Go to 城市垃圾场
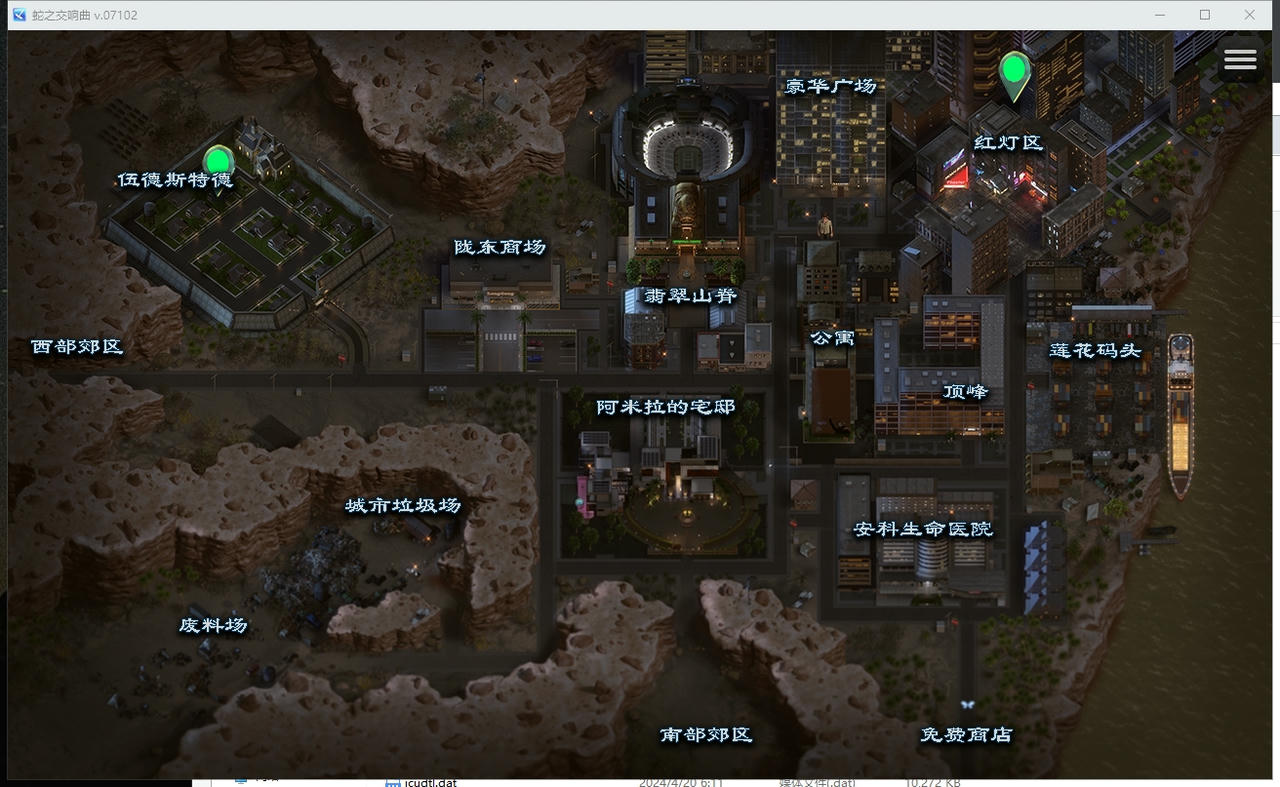The height and width of the screenshot is (787, 1280). (404, 505)
